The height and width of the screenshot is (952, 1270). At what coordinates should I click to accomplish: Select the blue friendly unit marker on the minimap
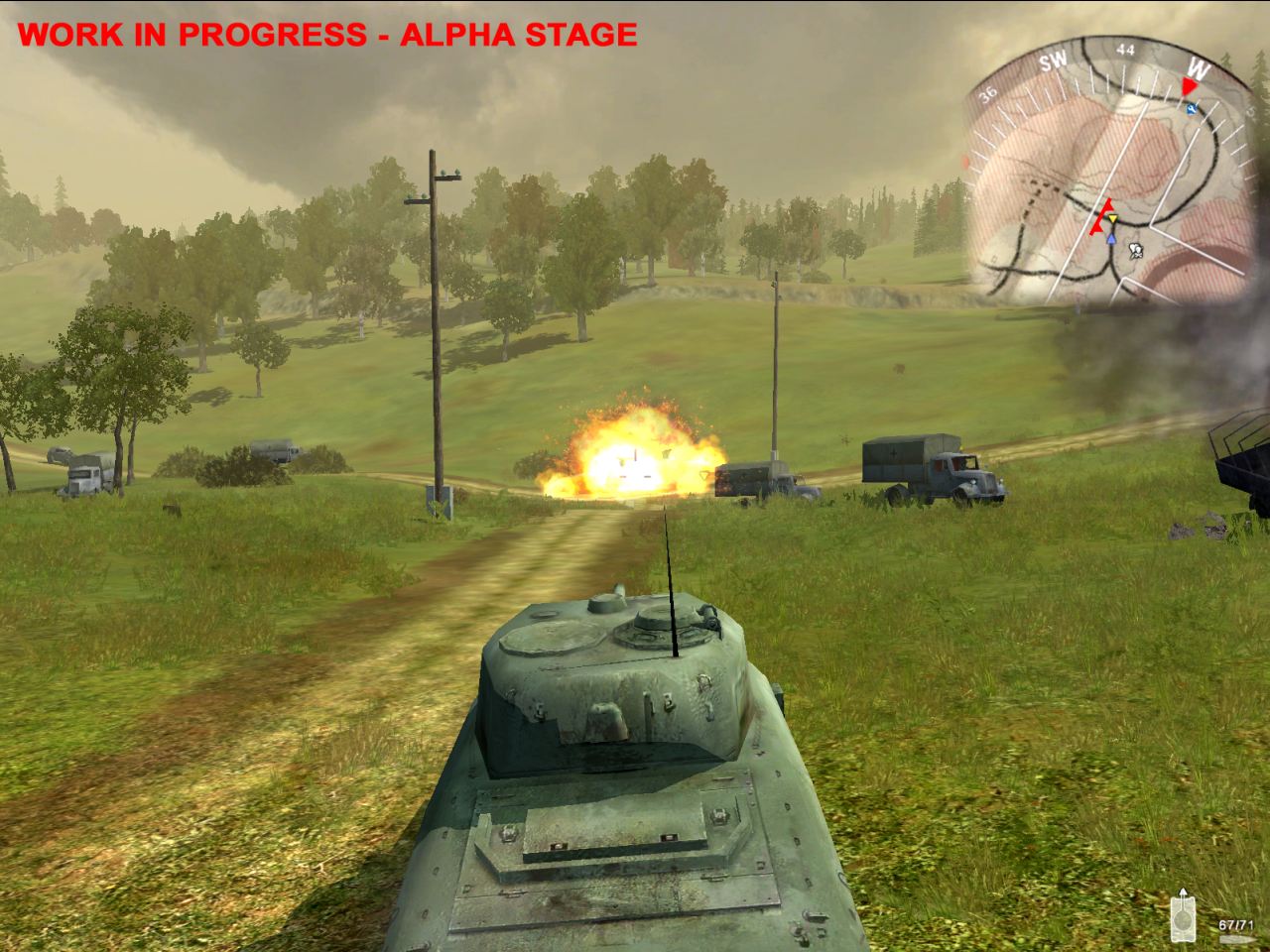point(1111,239)
